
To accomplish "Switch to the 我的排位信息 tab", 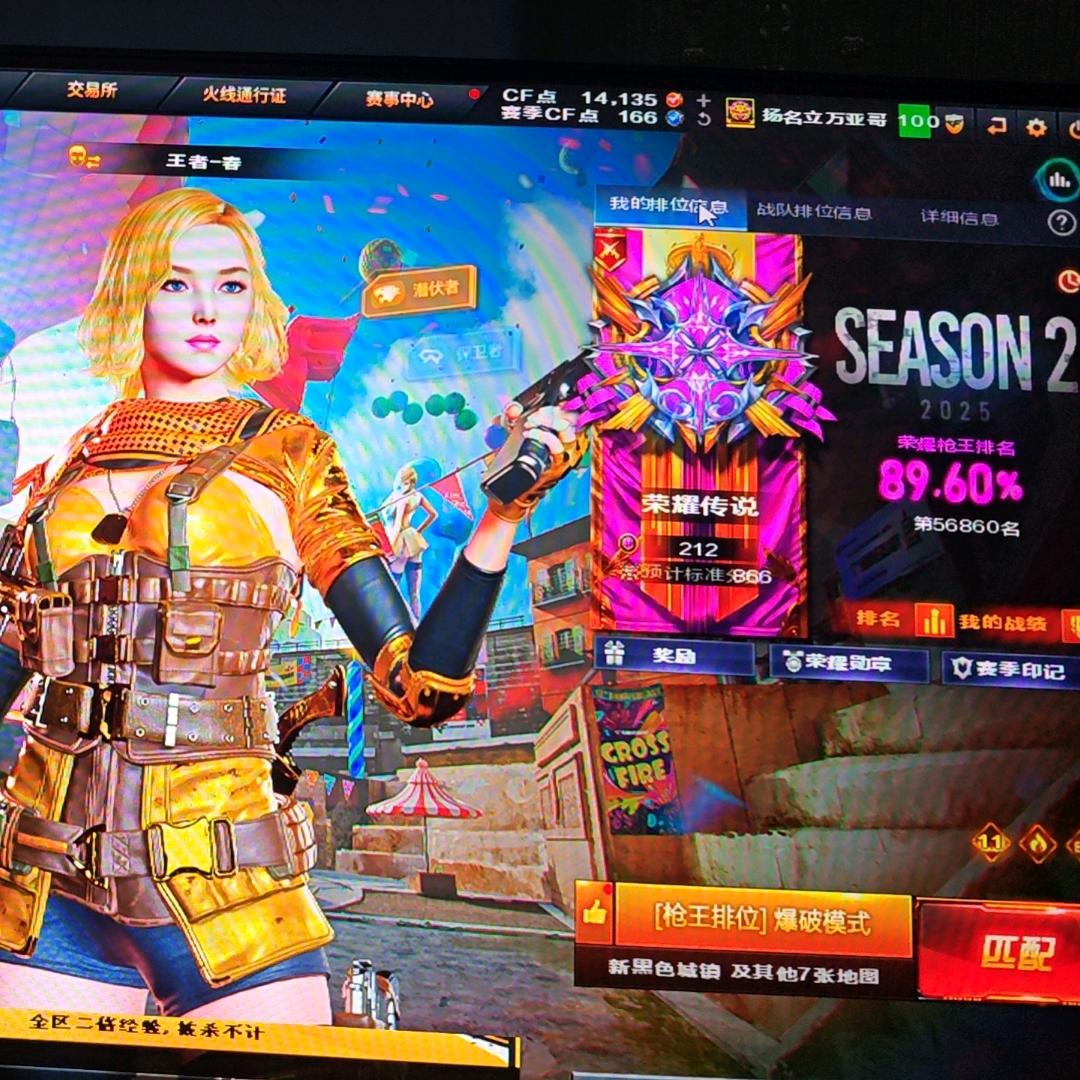I will point(668,207).
